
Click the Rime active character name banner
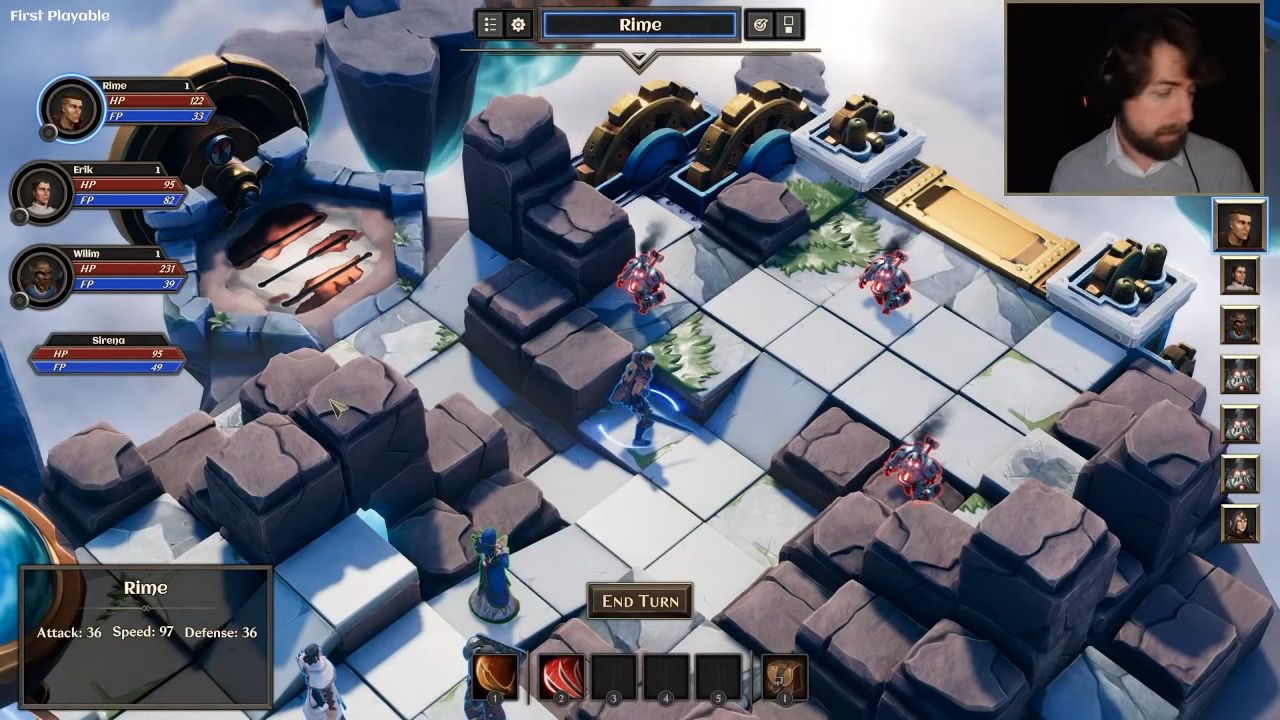pos(640,25)
